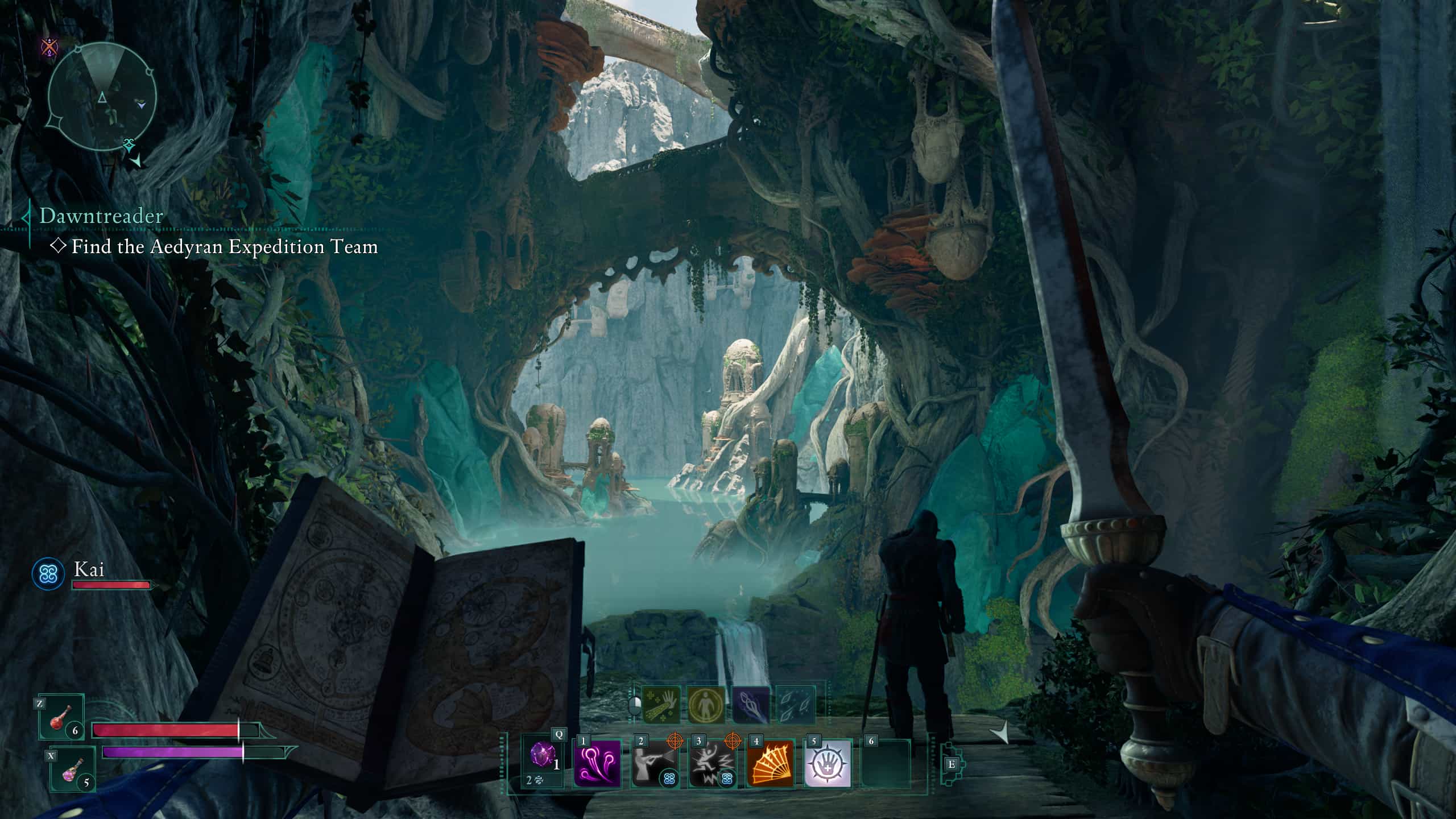This screenshot has width=1456, height=819.
Task: Cast the green sparkling hand grimoire spell
Action: click(x=661, y=705)
